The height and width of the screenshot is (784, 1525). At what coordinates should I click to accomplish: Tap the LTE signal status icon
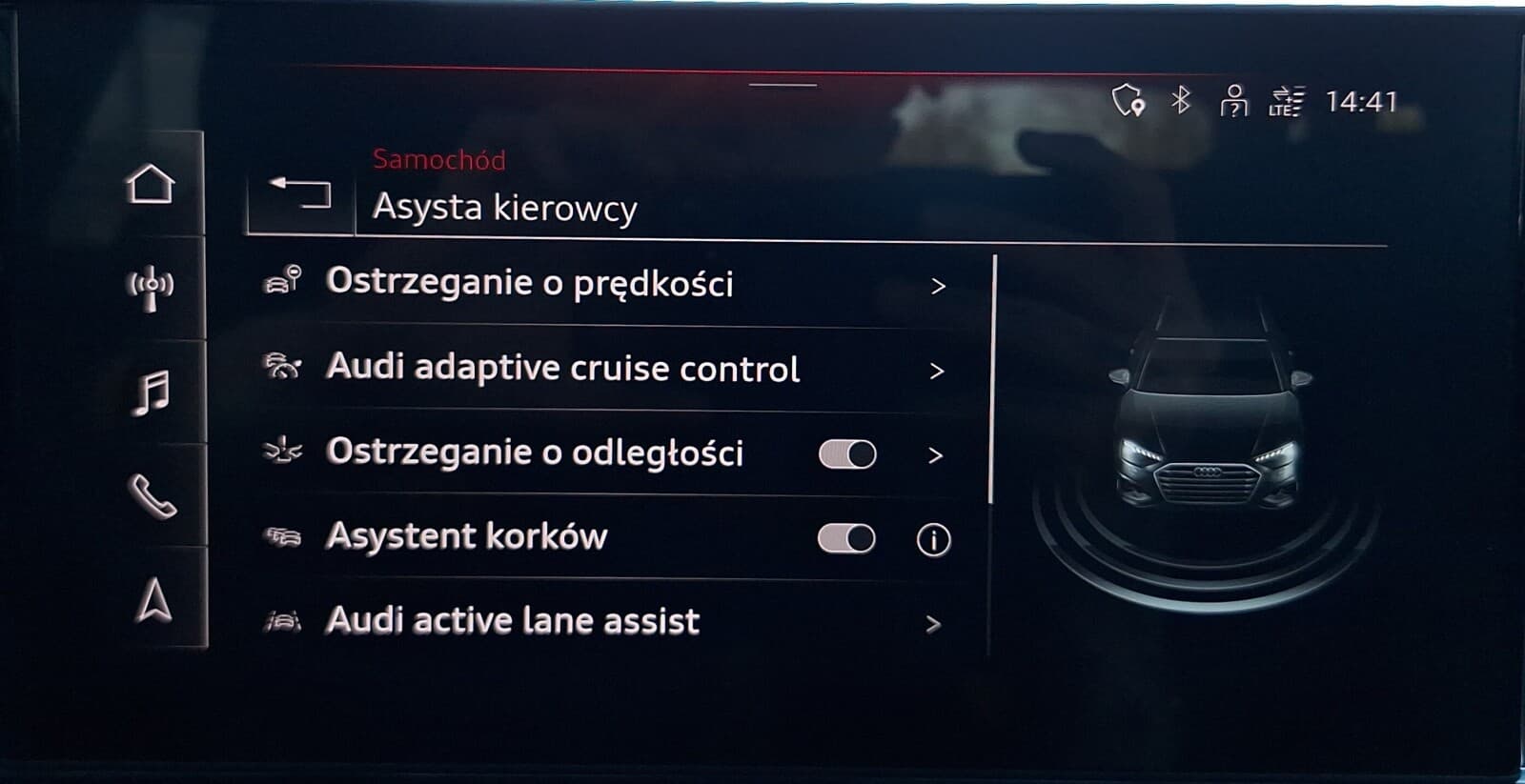(1286, 101)
